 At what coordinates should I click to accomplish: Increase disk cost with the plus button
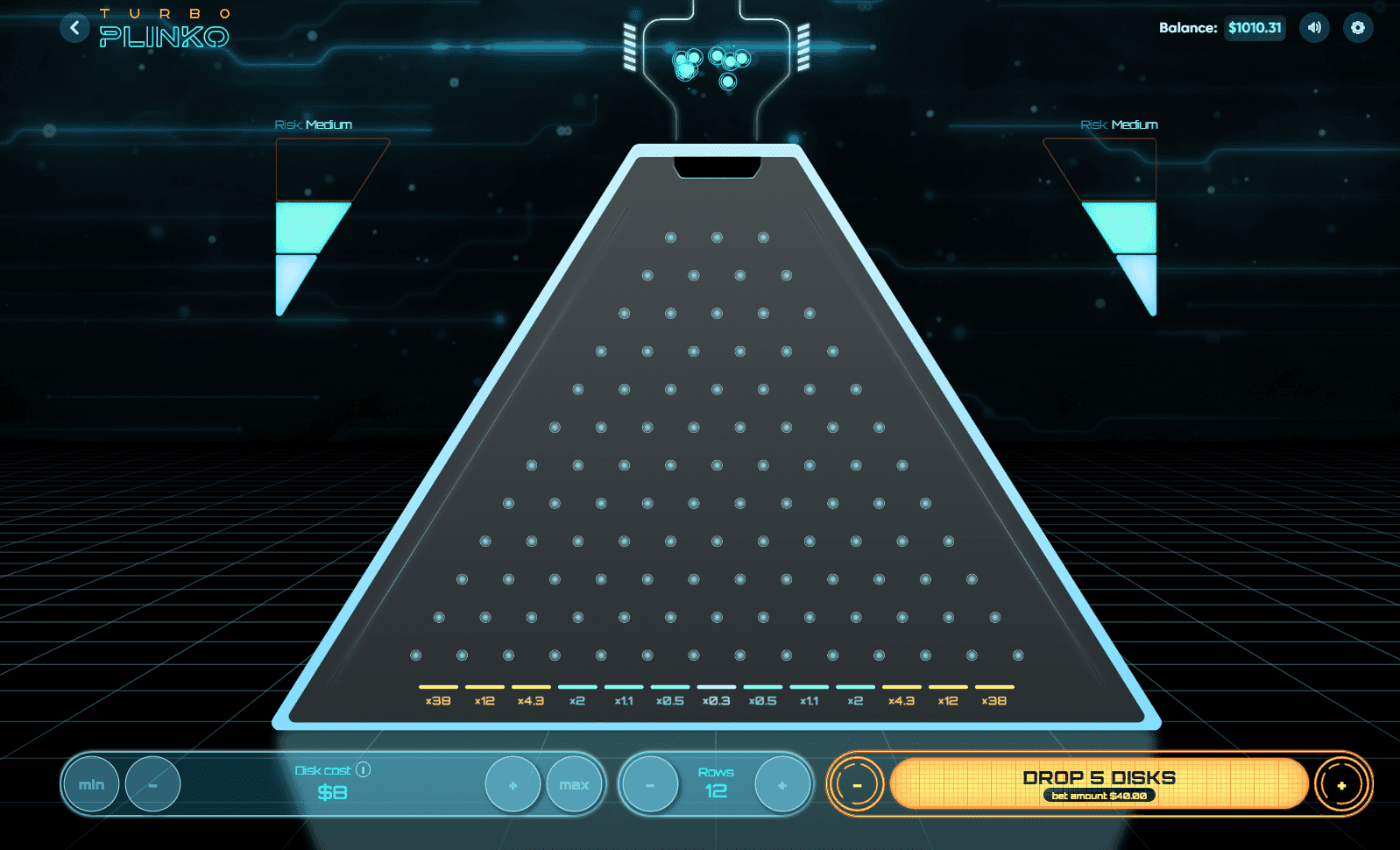point(513,784)
